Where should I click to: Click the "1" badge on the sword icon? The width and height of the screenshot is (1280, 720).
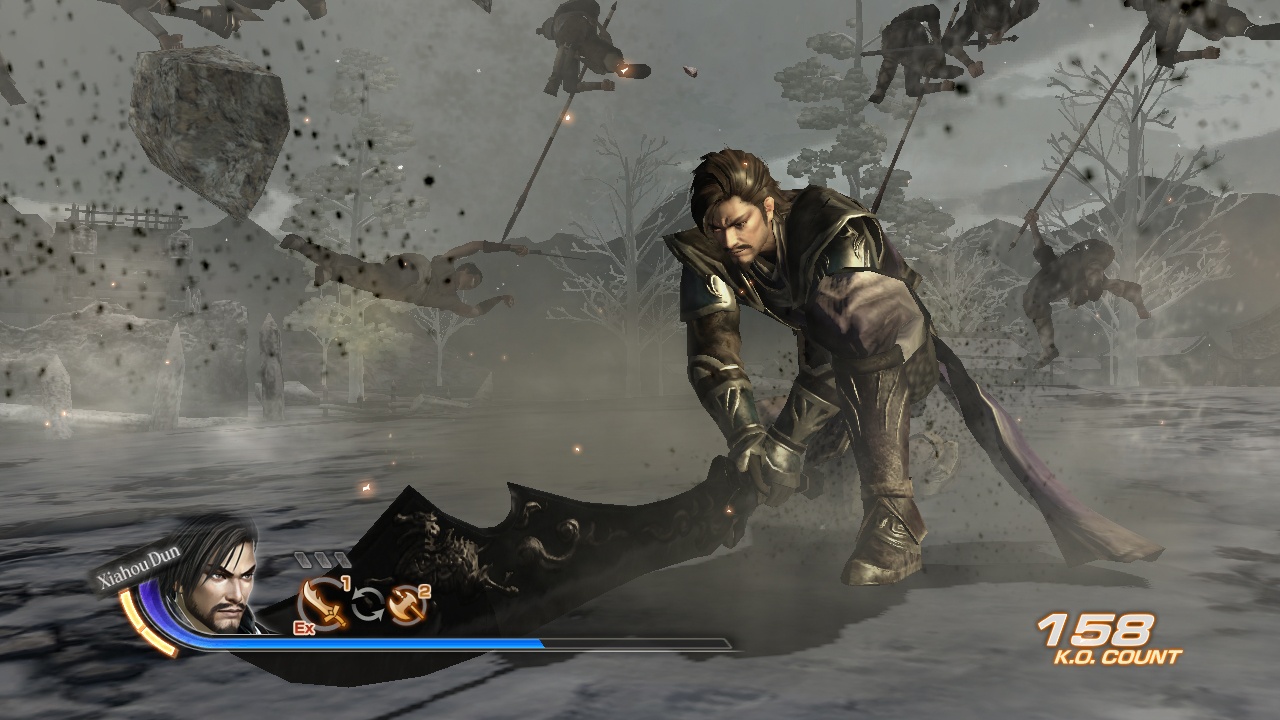coord(347,583)
